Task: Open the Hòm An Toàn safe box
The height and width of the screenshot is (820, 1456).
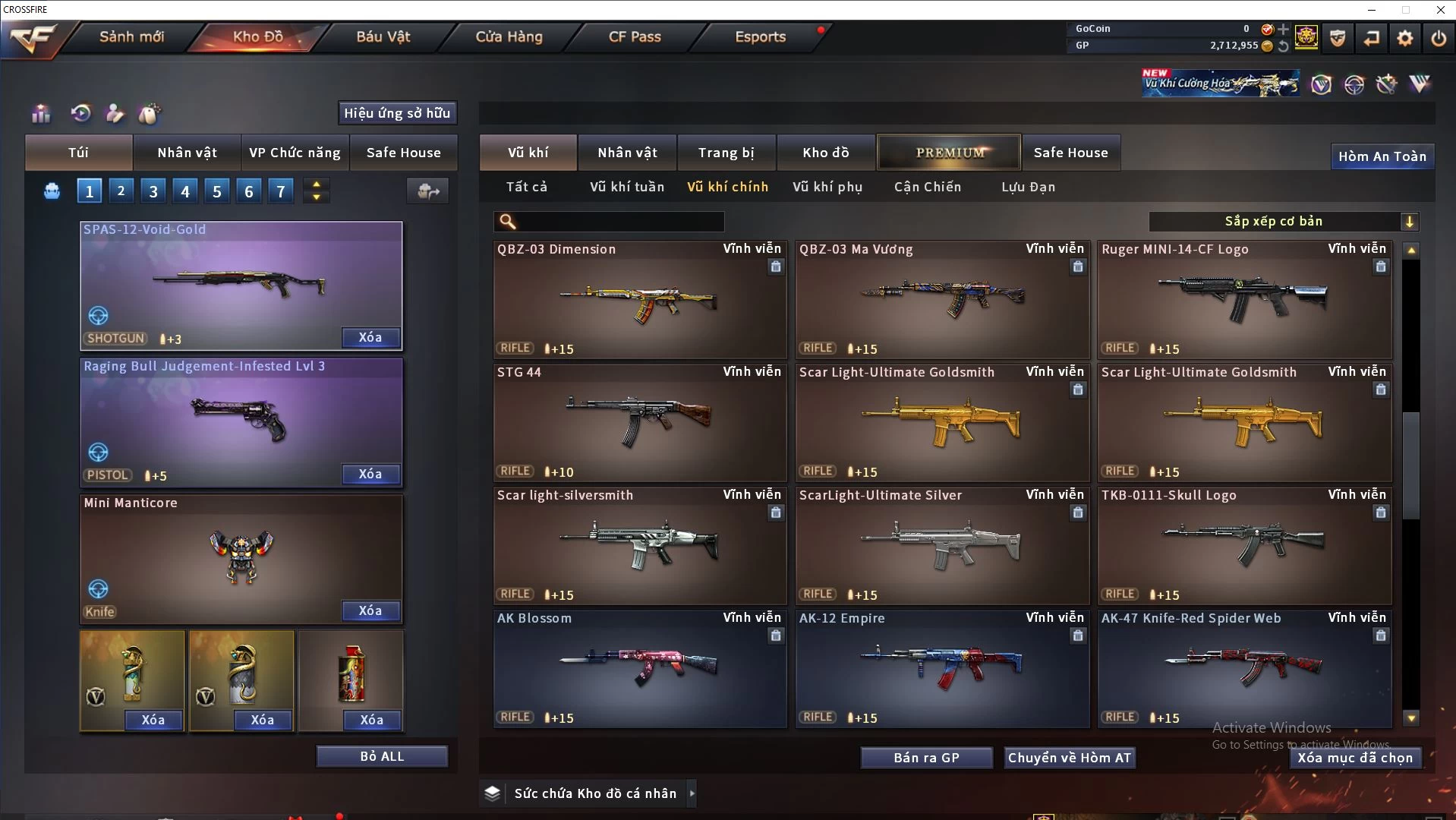Action: click(1382, 156)
